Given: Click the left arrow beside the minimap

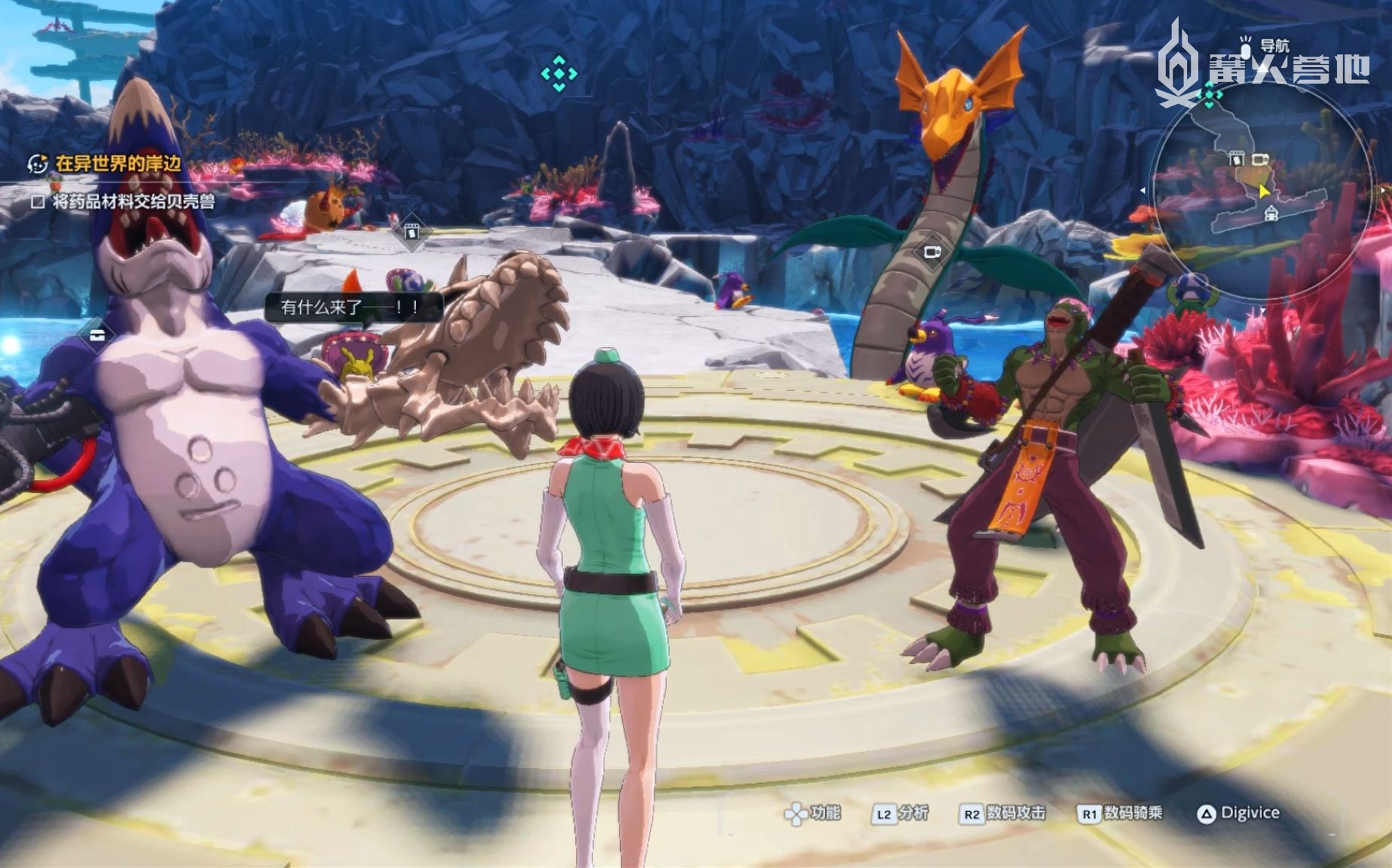Looking at the screenshot, I should 1143,191.
